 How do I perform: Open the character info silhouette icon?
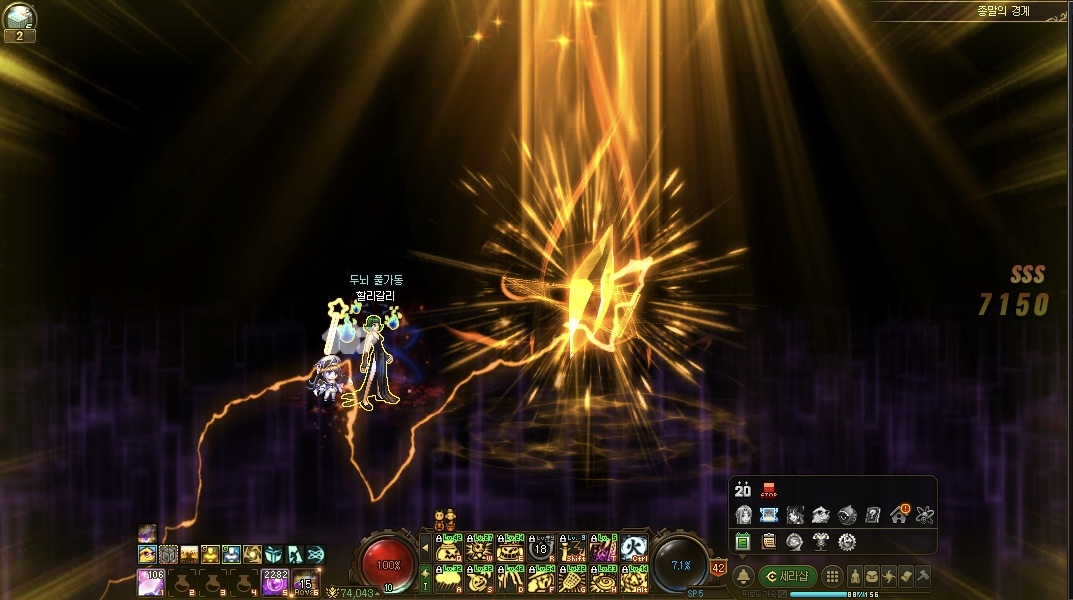(857, 576)
